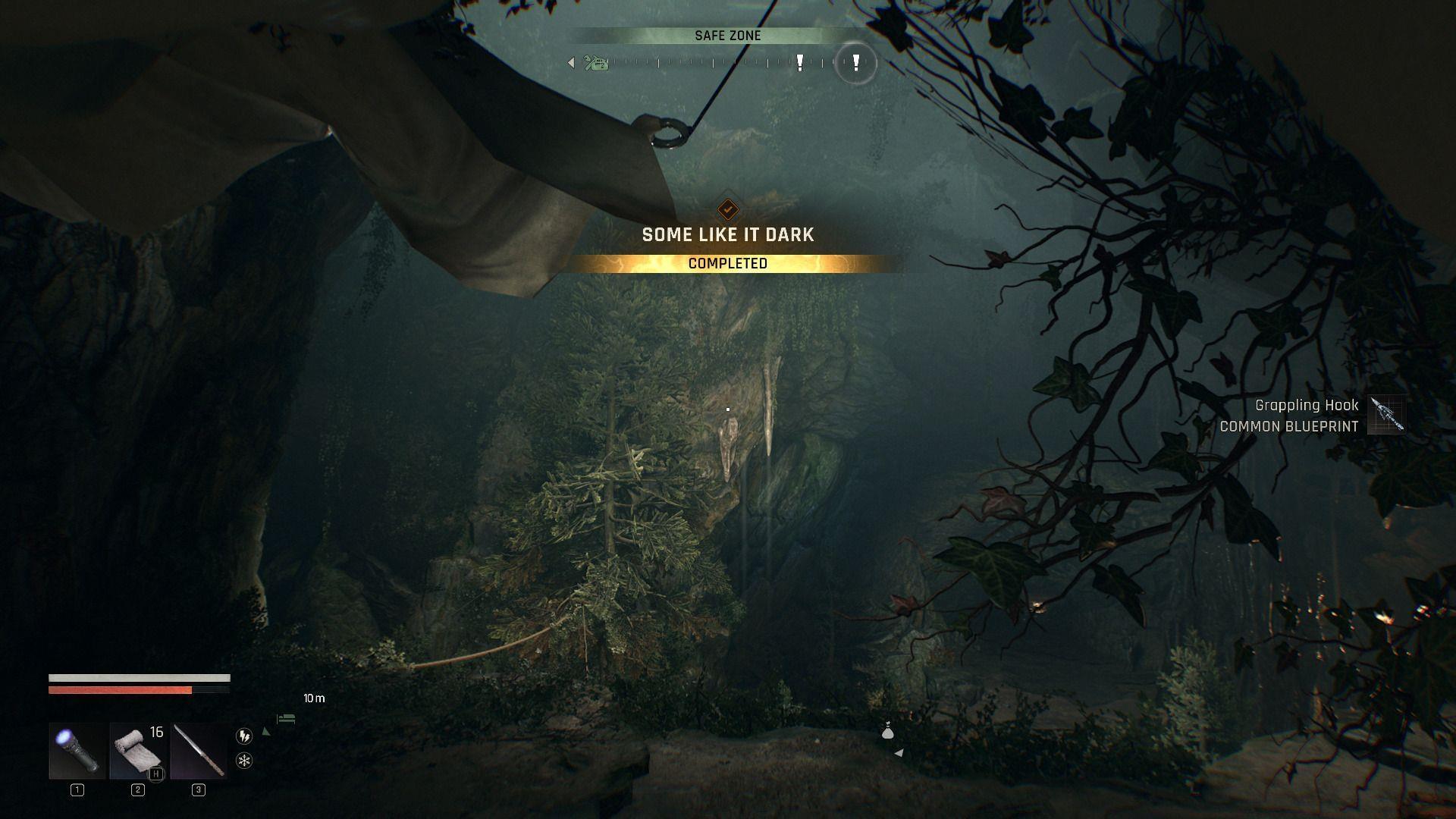1456x819 pixels.
Task: Select the SAFE ZONE banner
Action: [727, 35]
